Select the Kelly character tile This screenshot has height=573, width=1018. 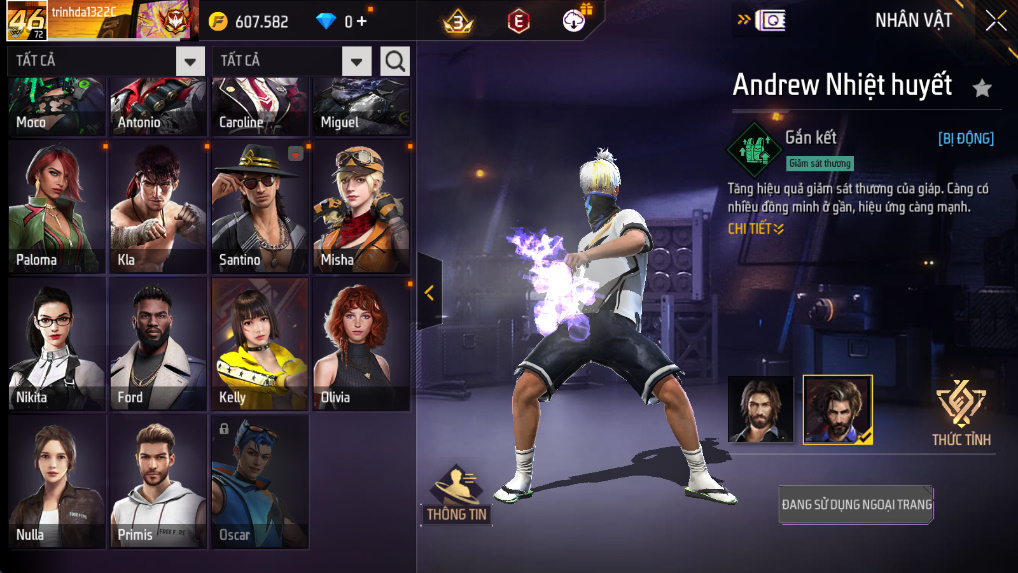(260, 343)
